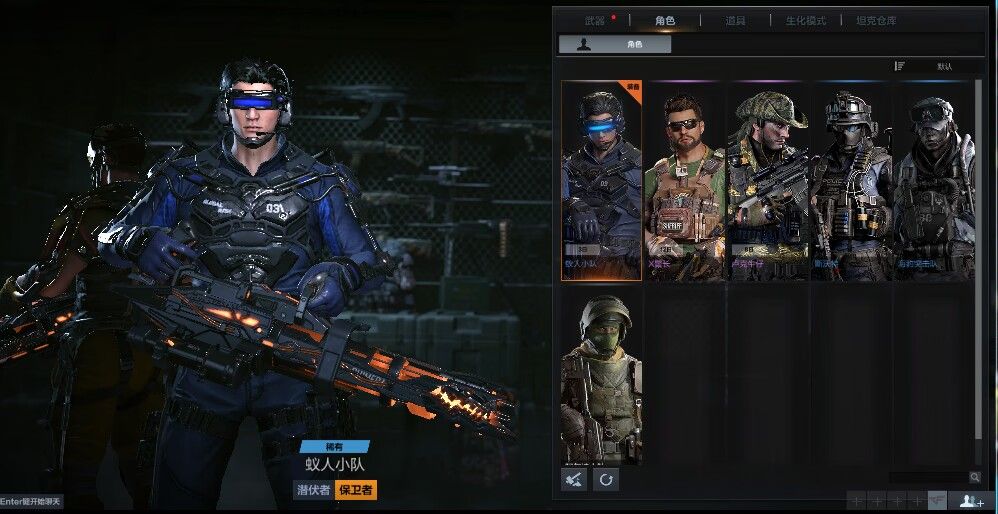Switch to the 武器 weapons tab
The height and width of the screenshot is (514, 998).
(x=595, y=20)
